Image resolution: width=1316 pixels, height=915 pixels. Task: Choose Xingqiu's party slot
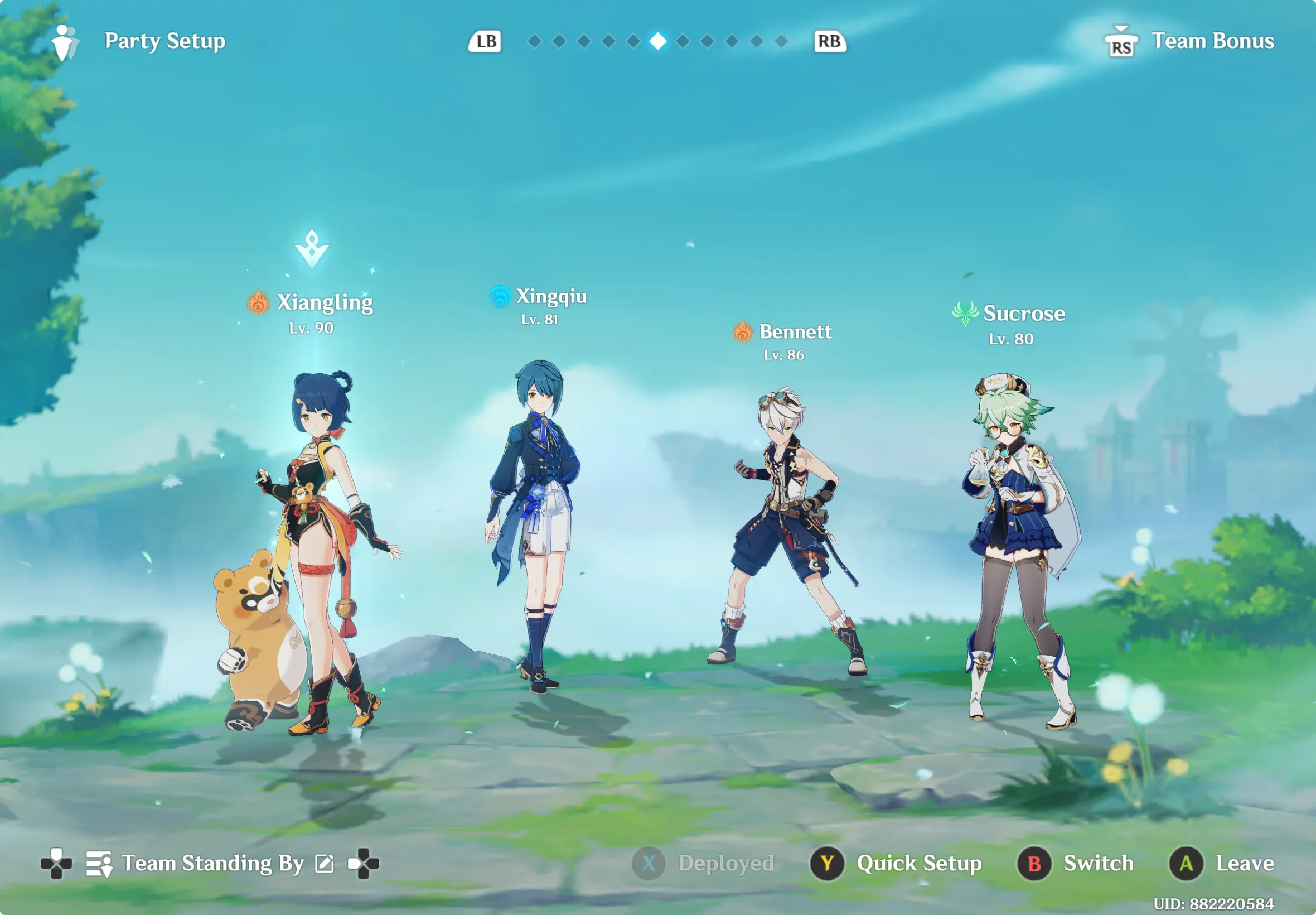(536, 522)
